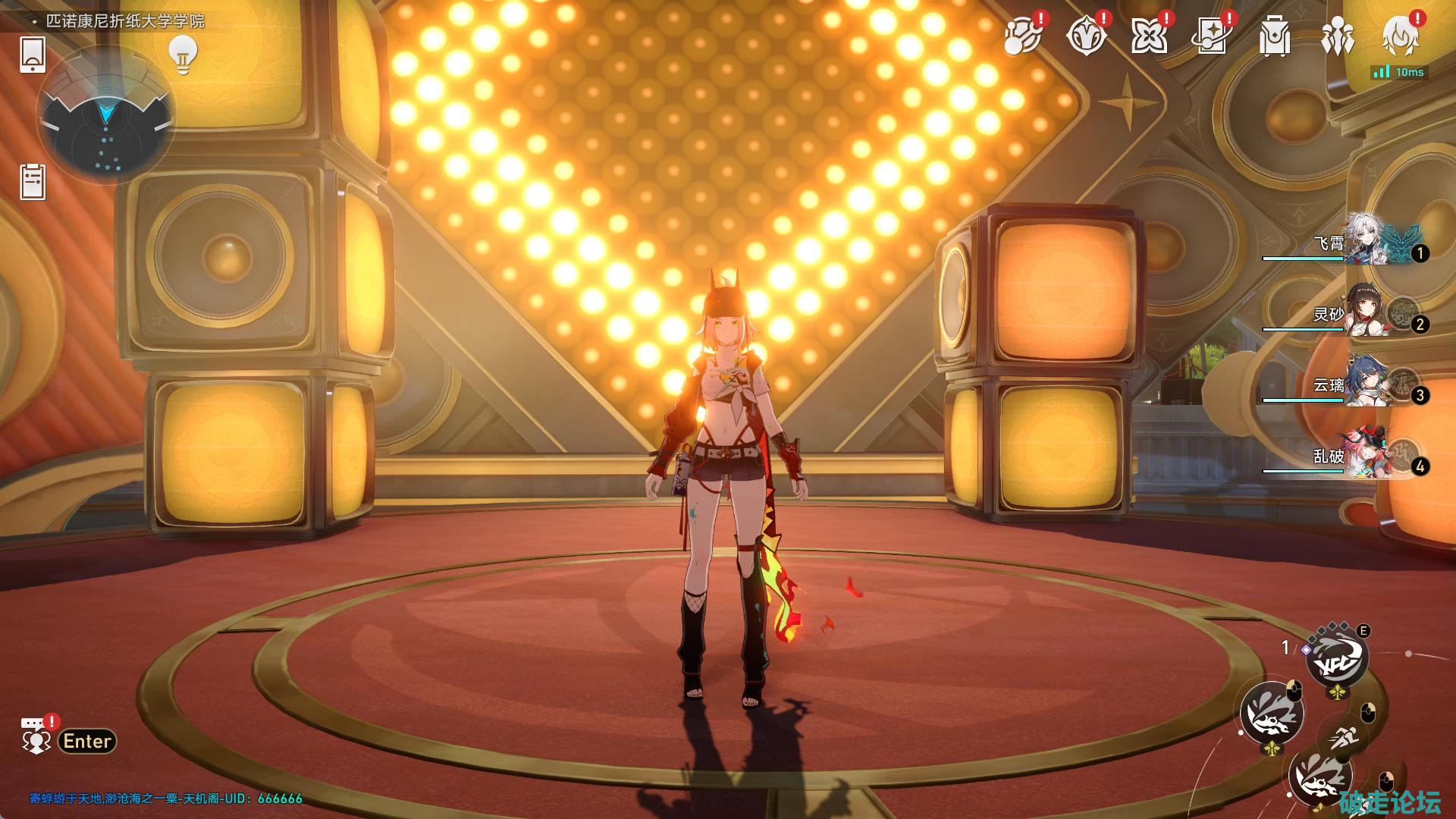
Task: Switch to team member 灵砂
Action: click(1365, 311)
